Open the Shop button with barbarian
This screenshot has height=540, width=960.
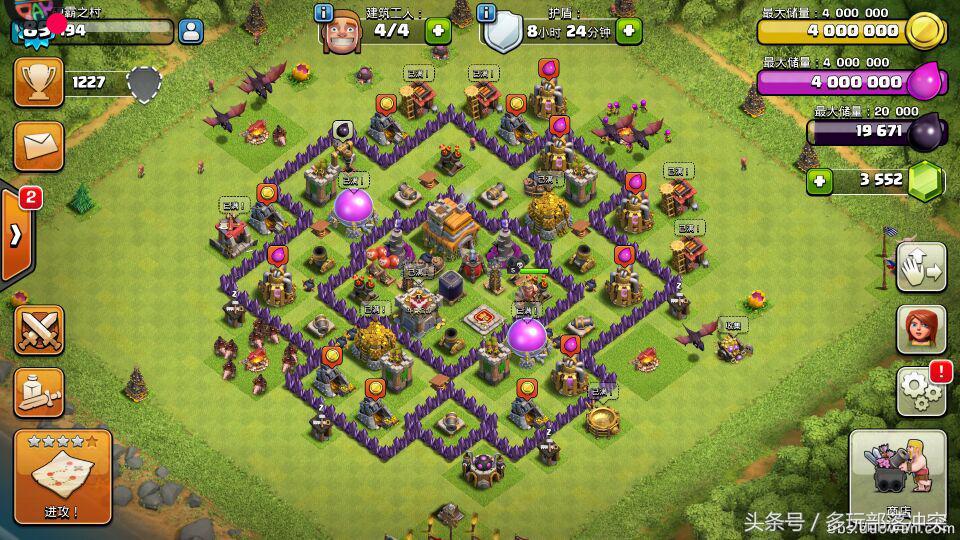pyautogui.click(x=897, y=478)
